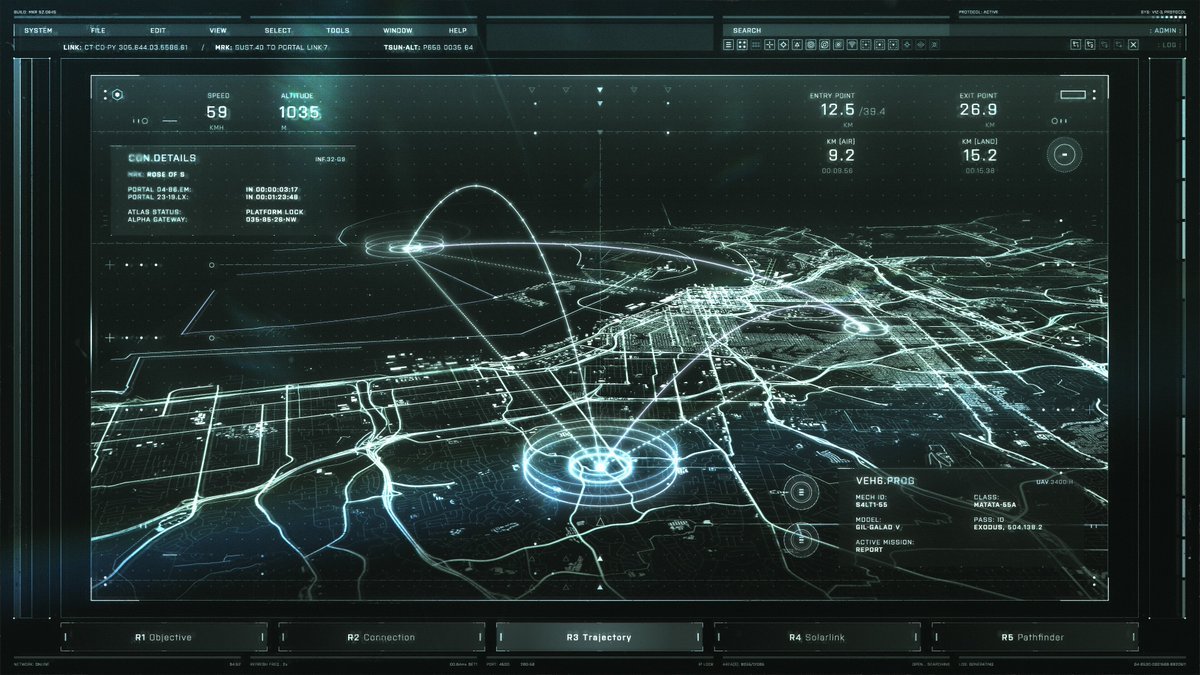This screenshot has height=675, width=1200.
Task: Switch to the R1 Objective tab
Action: click(164, 637)
